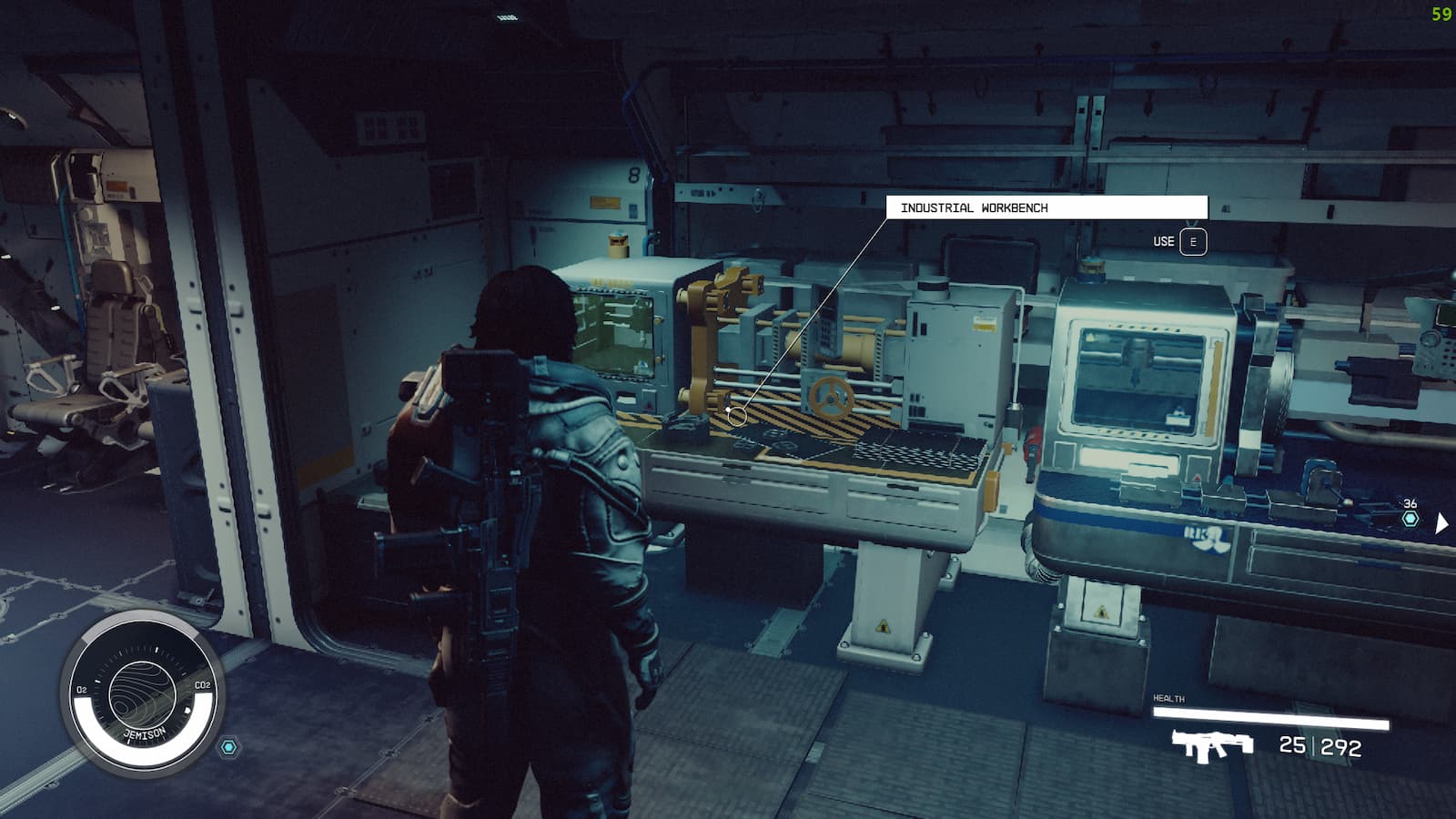Activate the USE prompt
The image size is (1456, 819).
(1162, 242)
